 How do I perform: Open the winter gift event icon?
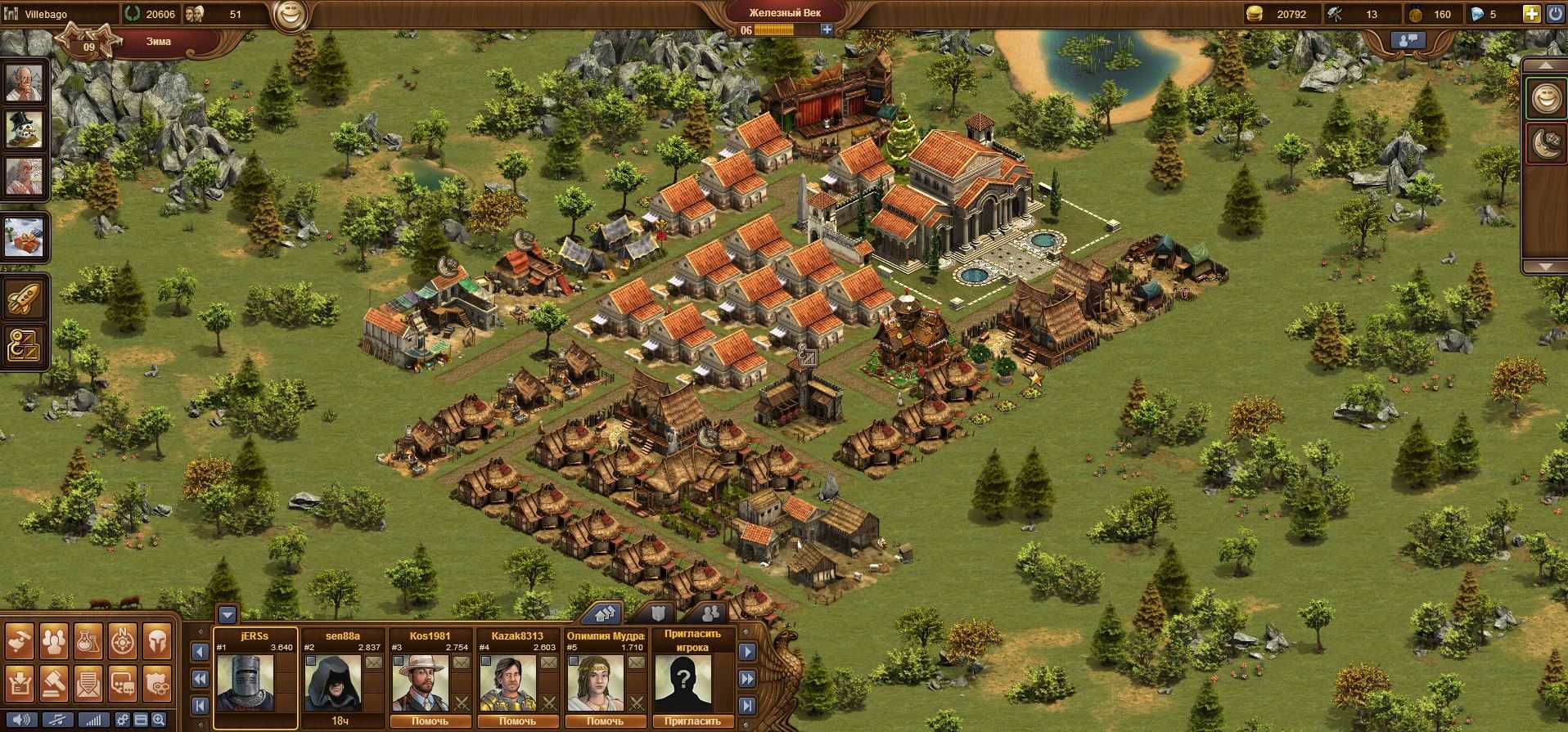25,237
